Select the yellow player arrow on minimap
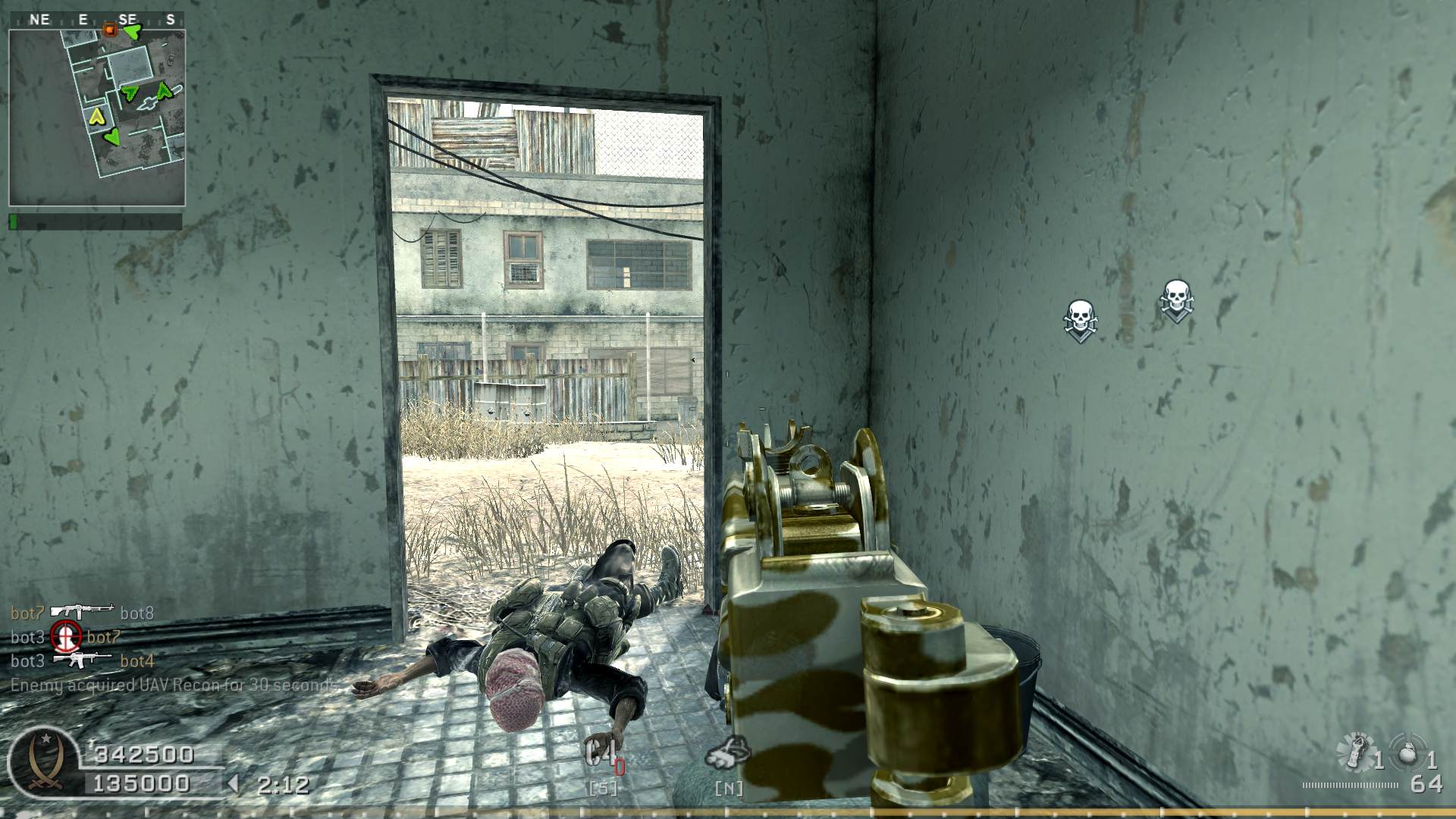 coord(96,116)
